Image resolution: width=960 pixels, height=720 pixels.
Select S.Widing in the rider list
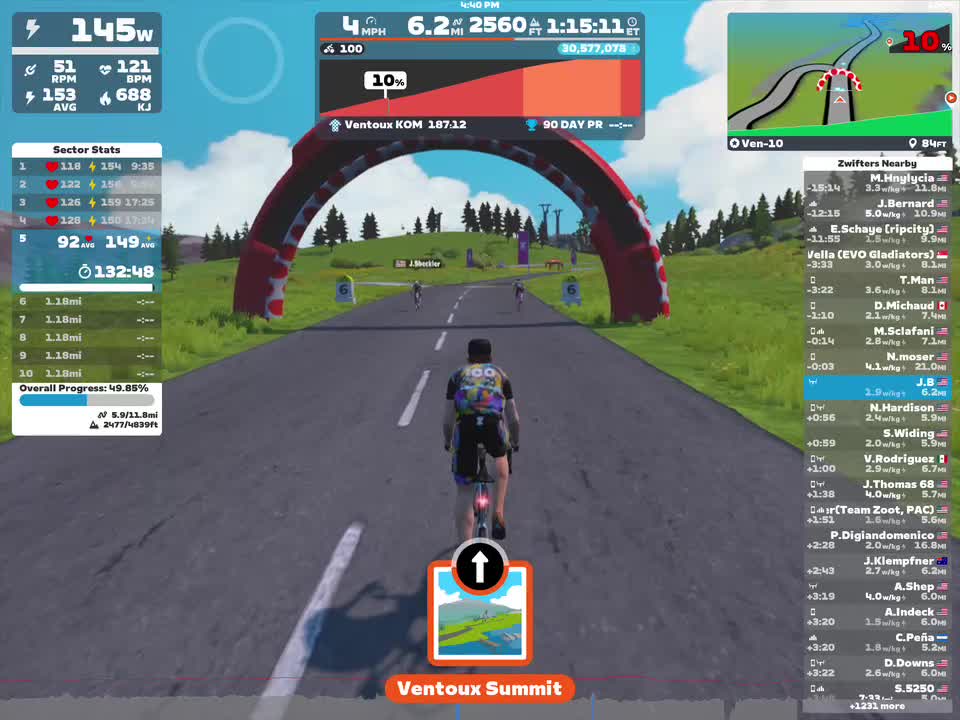pyautogui.click(x=877, y=438)
